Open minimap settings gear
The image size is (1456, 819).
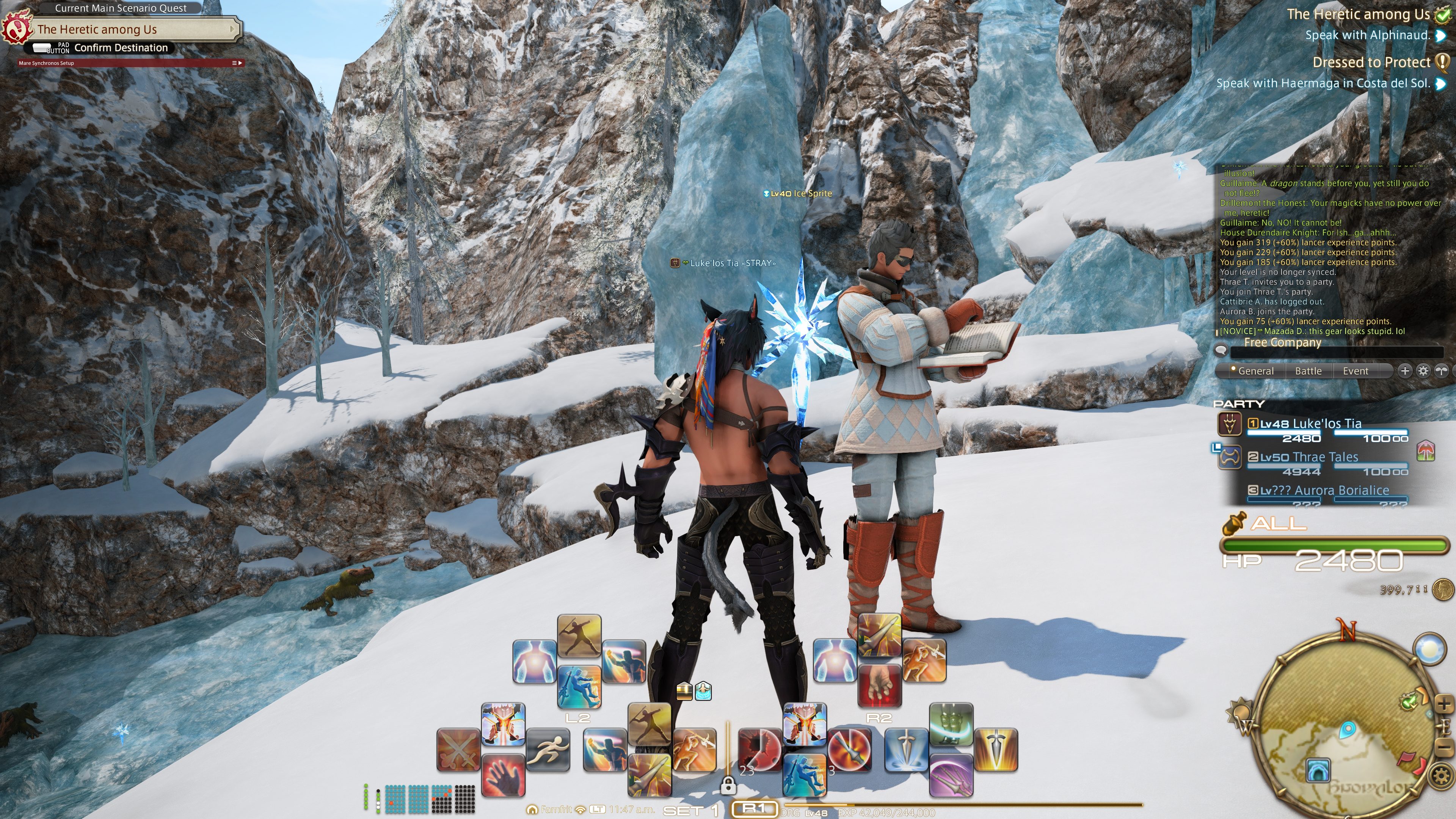pyautogui.click(x=1441, y=775)
